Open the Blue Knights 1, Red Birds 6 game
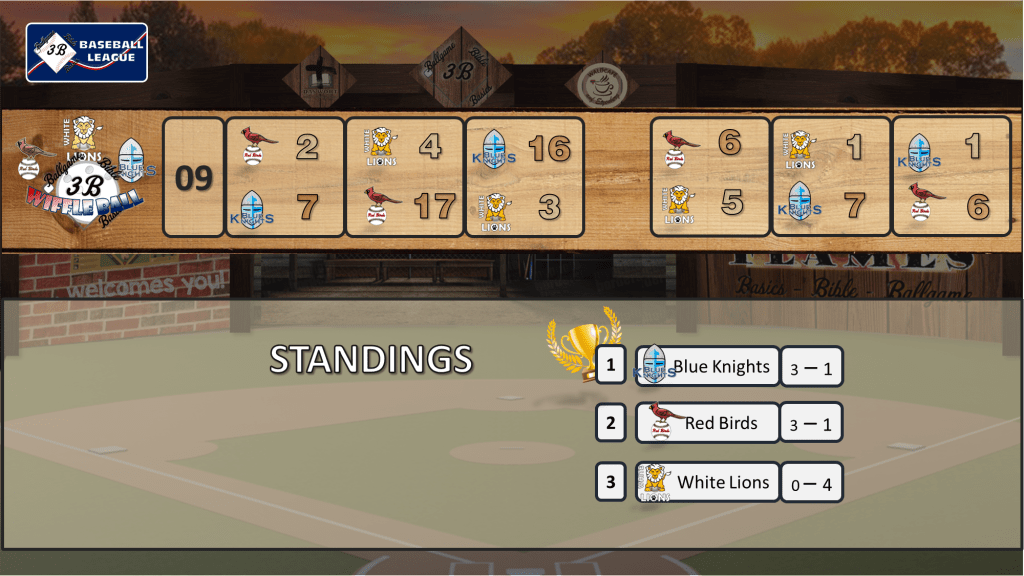The image size is (1024, 576). click(x=951, y=177)
